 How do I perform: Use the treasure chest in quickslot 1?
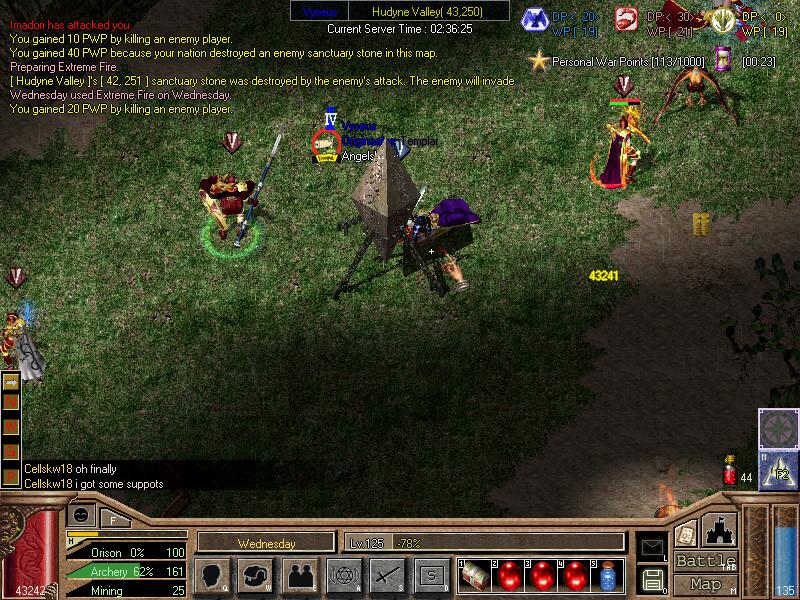[476, 575]
